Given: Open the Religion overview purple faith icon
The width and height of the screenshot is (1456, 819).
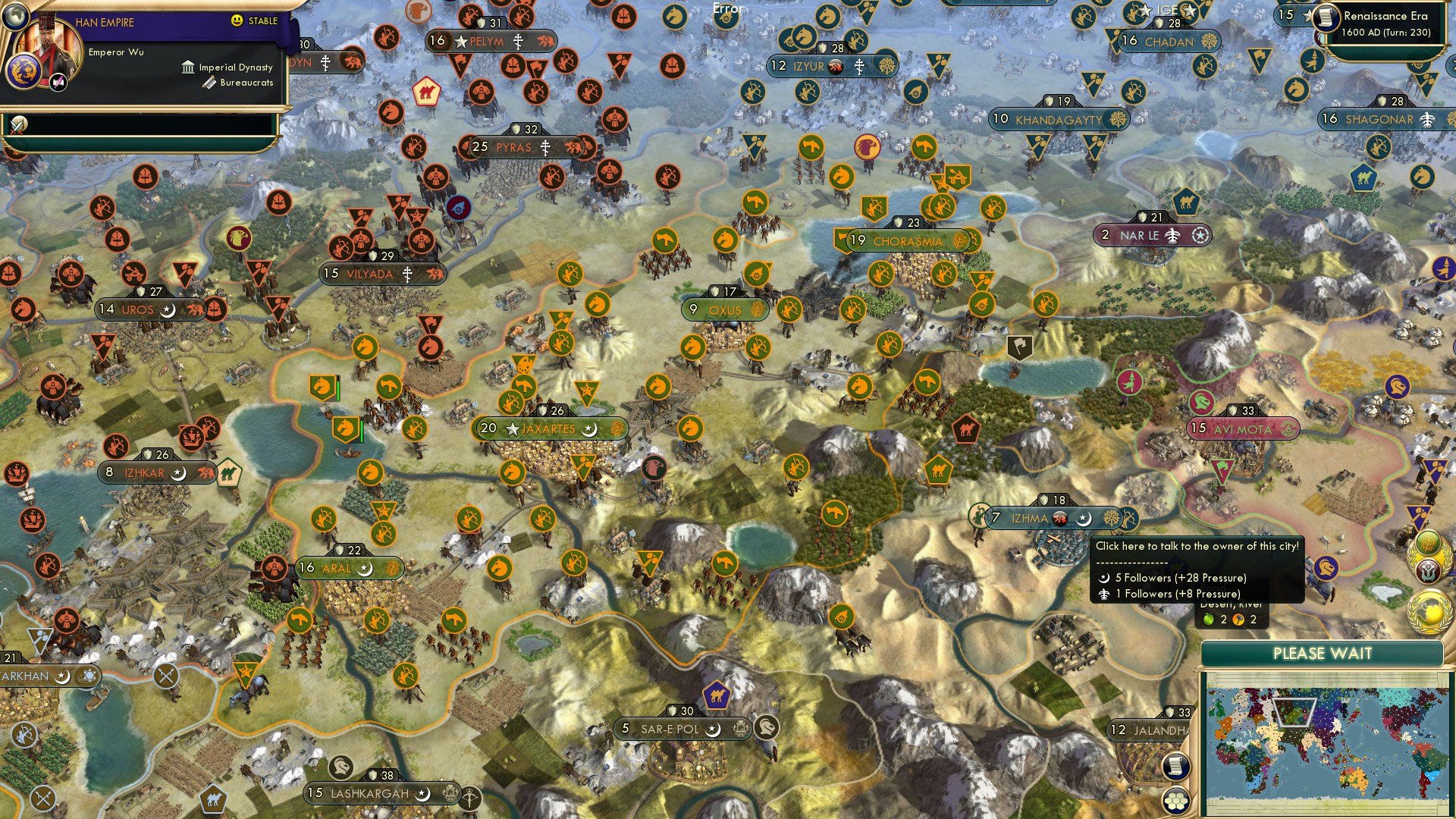Looking at the screenshot, I should click(1426, 570).
